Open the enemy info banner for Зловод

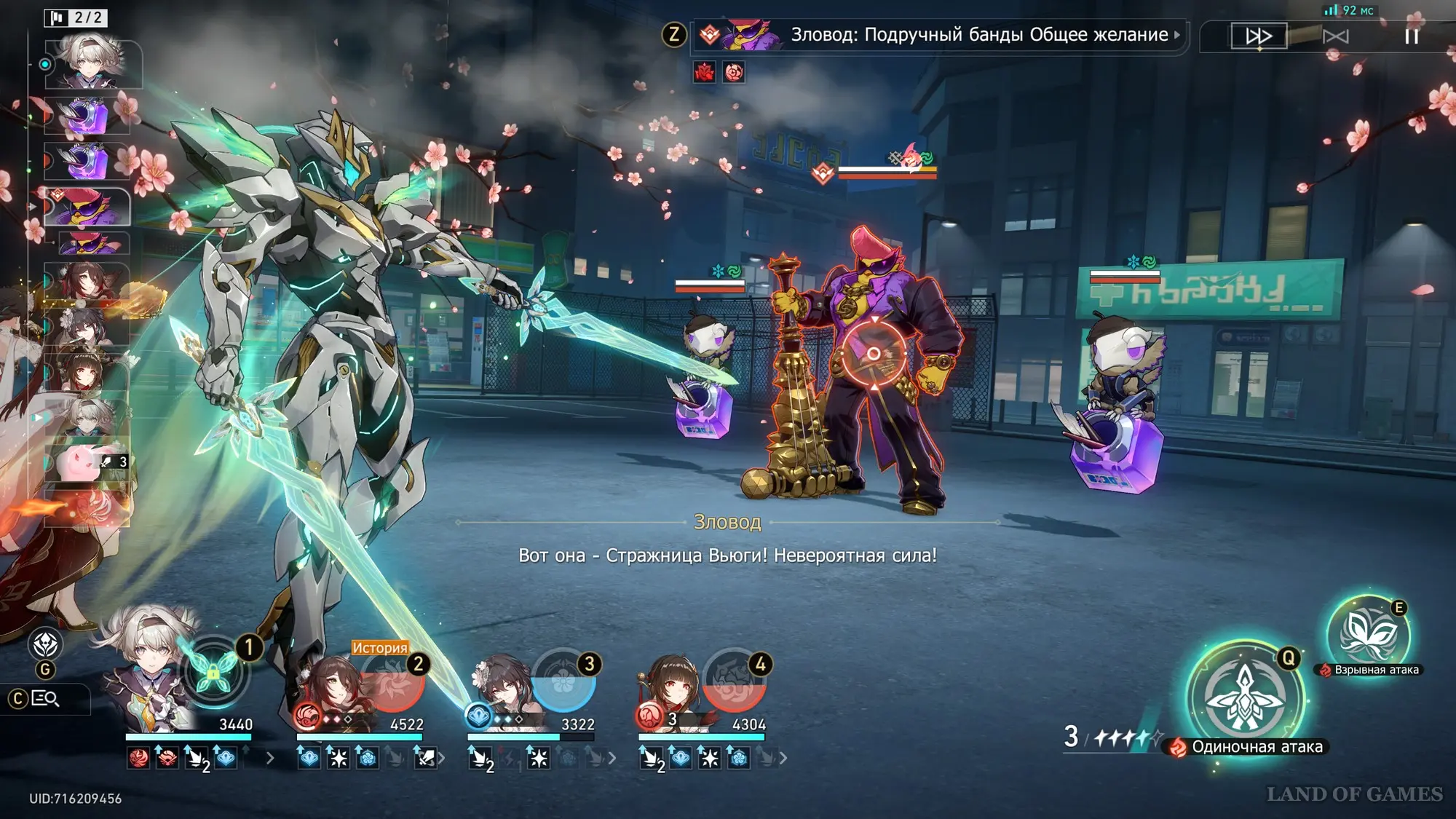click(939, 35)
